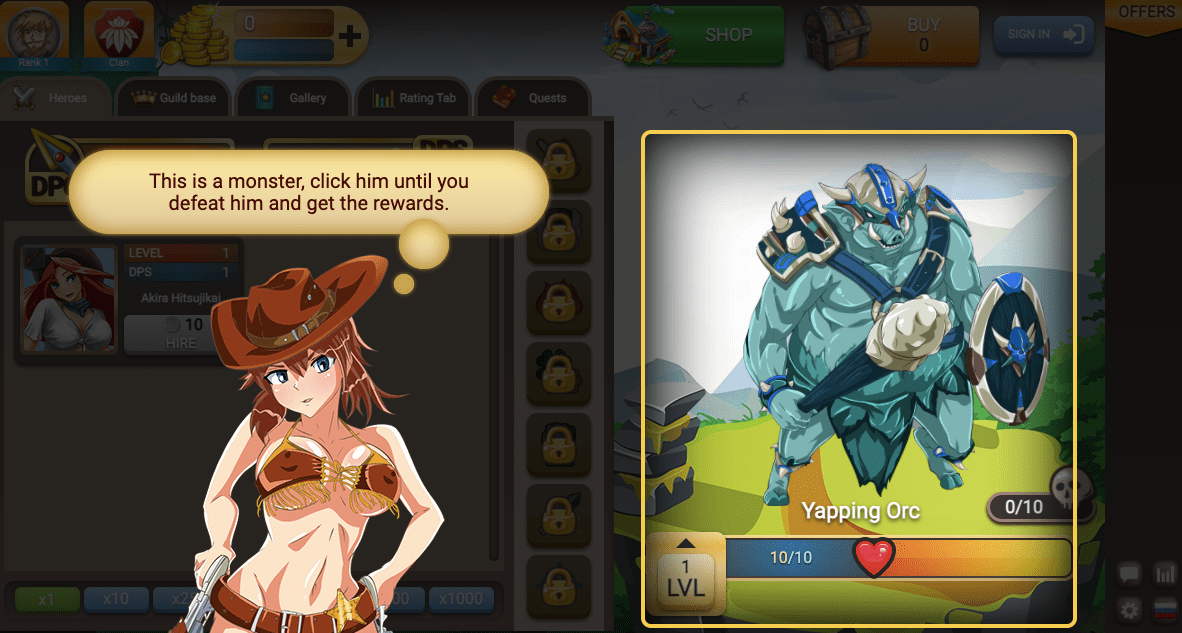
Task: Show the Rating Tab
Action: tap(414, 98)
